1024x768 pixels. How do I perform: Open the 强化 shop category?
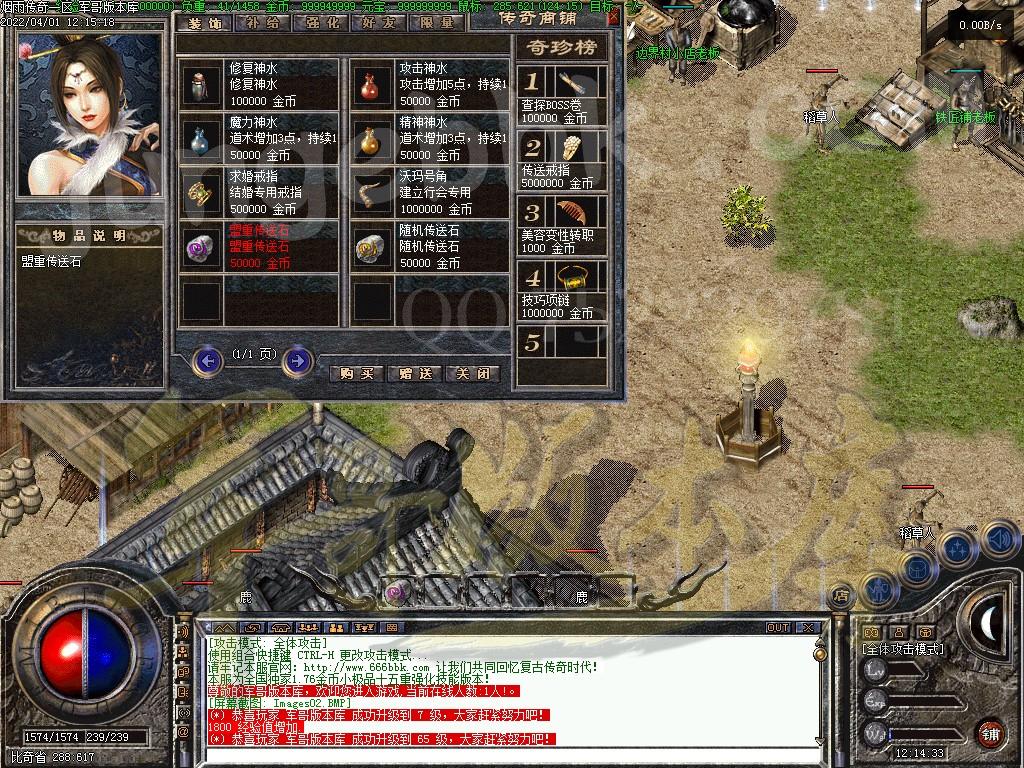tap(320, 23)
